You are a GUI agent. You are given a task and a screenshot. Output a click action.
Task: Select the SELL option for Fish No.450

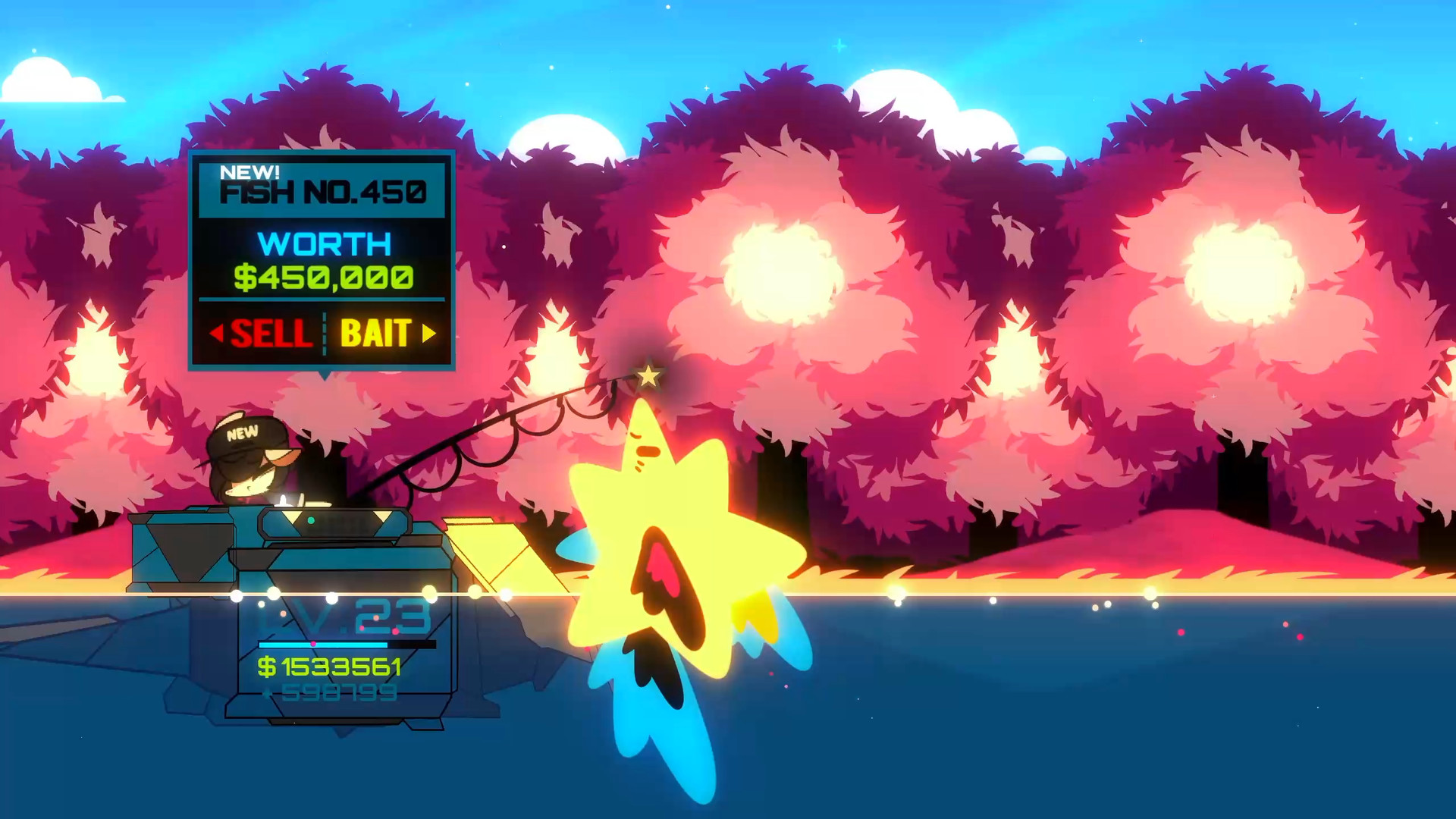tap(273, 334)
